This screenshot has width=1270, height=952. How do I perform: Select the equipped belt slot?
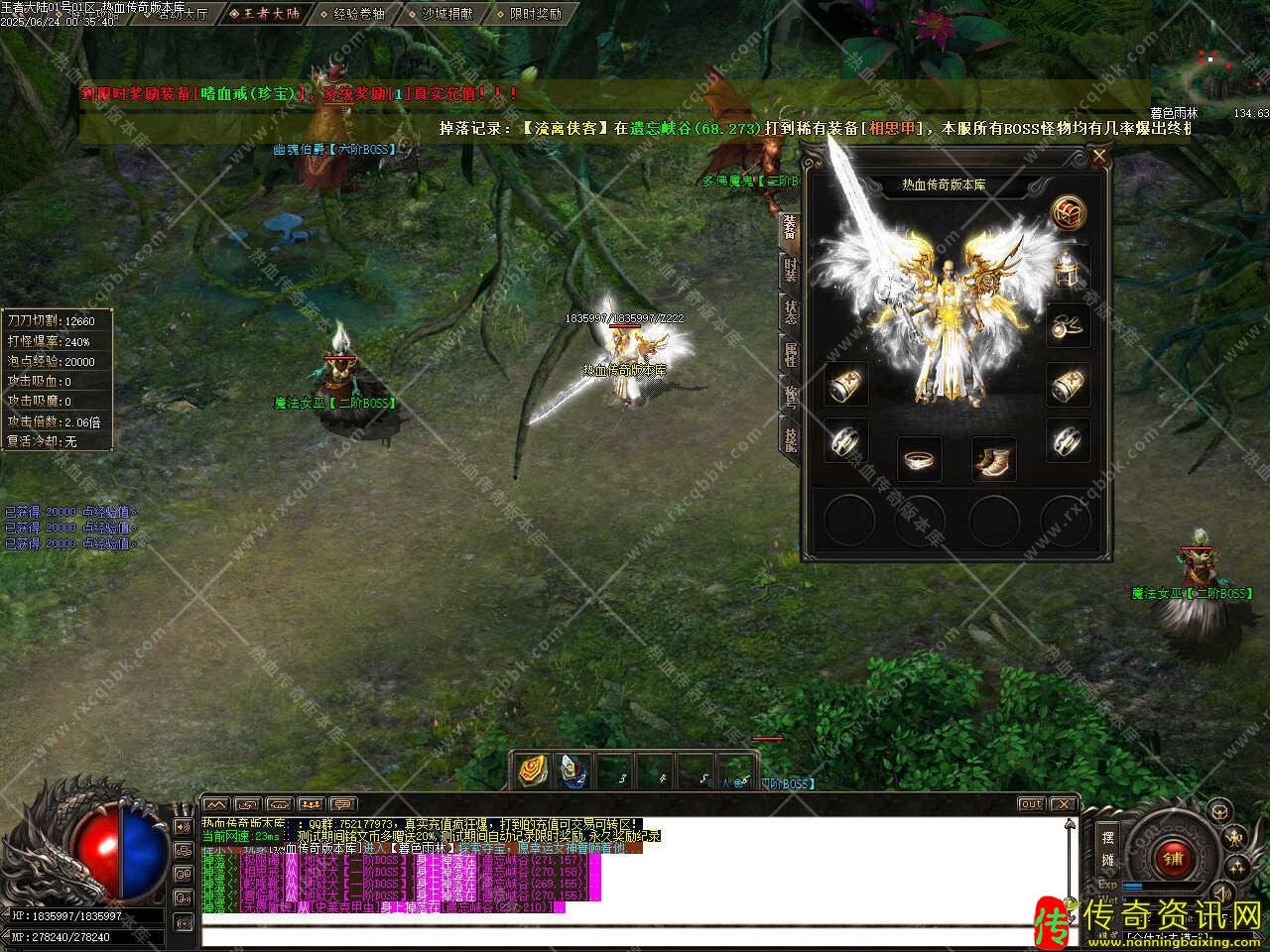coord(919,459)
